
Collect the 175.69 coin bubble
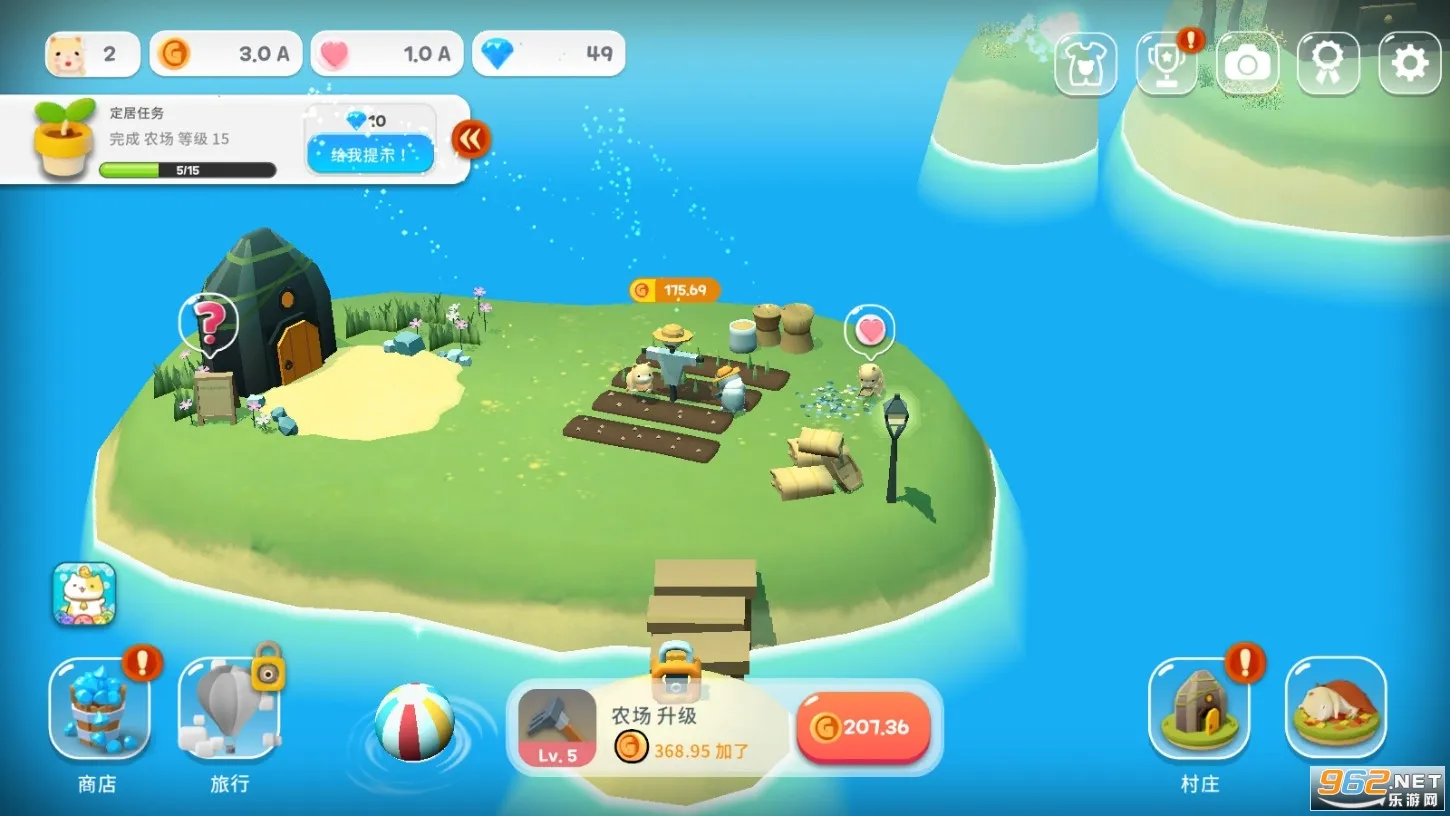[675, 291]
